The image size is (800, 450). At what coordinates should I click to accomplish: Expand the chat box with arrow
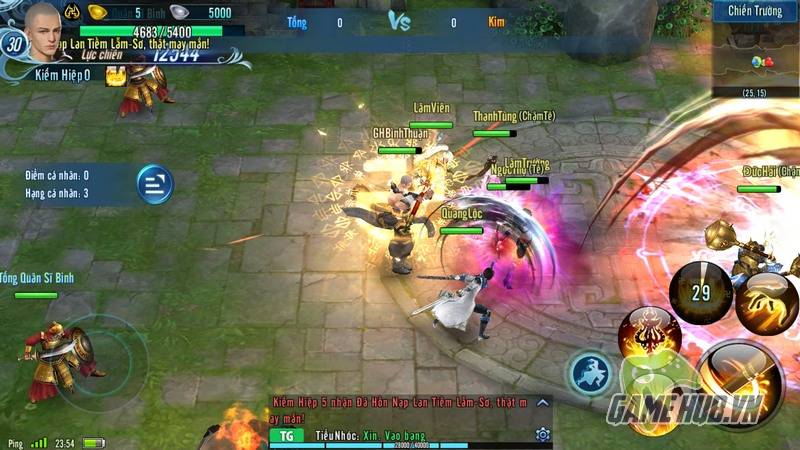pos(543,403)
